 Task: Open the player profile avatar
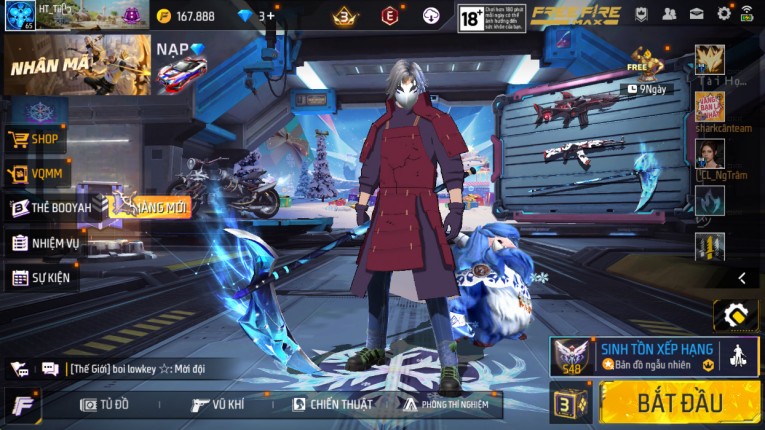[x=19, y=15]
